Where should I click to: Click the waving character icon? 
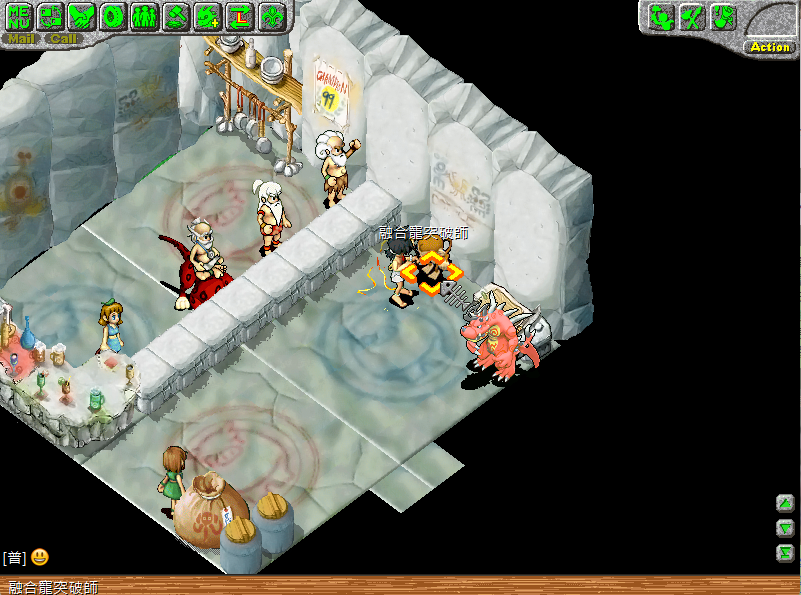click(661, 16)
